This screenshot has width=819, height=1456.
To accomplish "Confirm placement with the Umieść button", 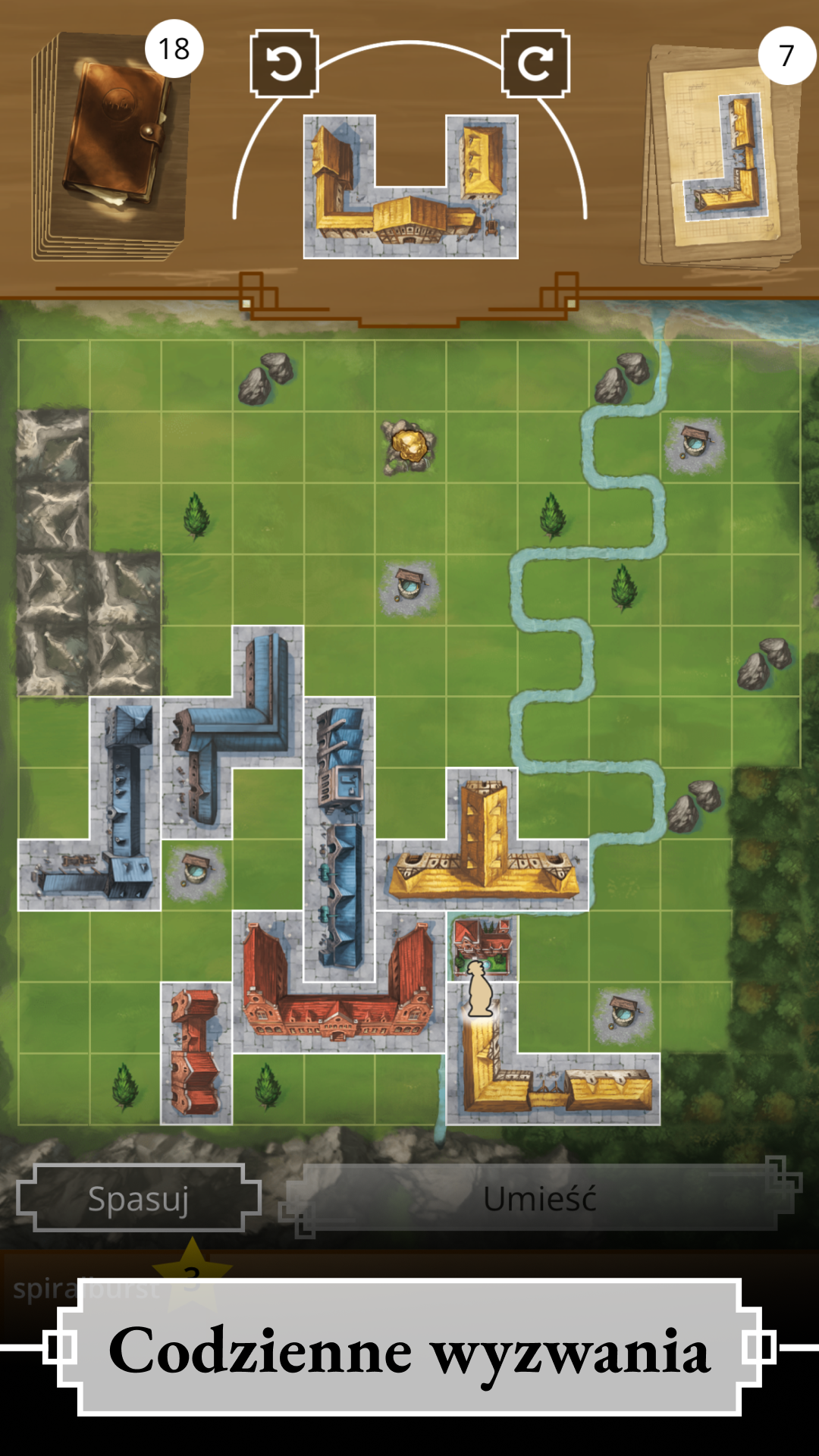I will (540, 1199).
